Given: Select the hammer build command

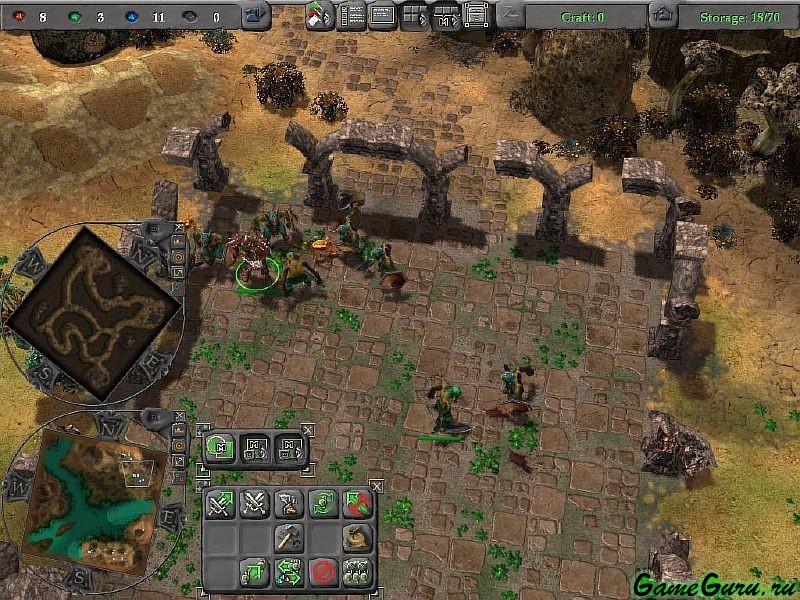Looking at the screenshot, I should 289,539.
